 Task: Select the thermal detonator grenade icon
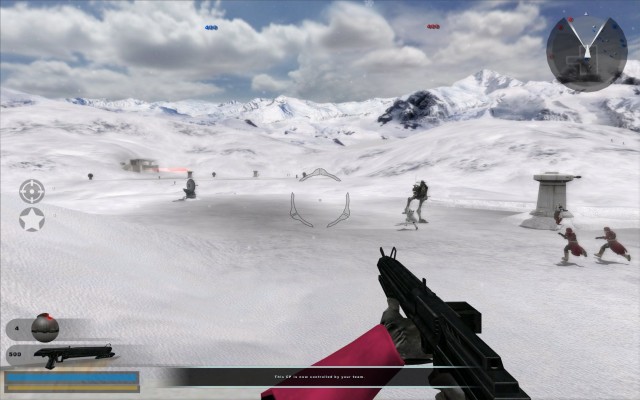click(x=45, y=327)
